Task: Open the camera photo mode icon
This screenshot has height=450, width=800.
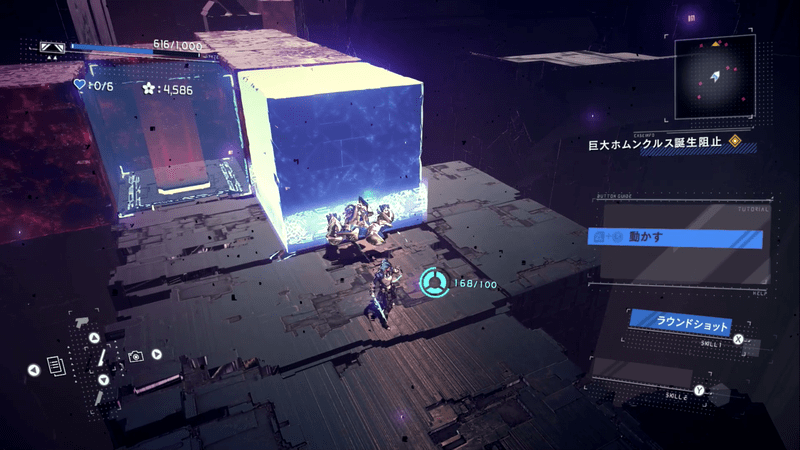Action: (135, 355)
